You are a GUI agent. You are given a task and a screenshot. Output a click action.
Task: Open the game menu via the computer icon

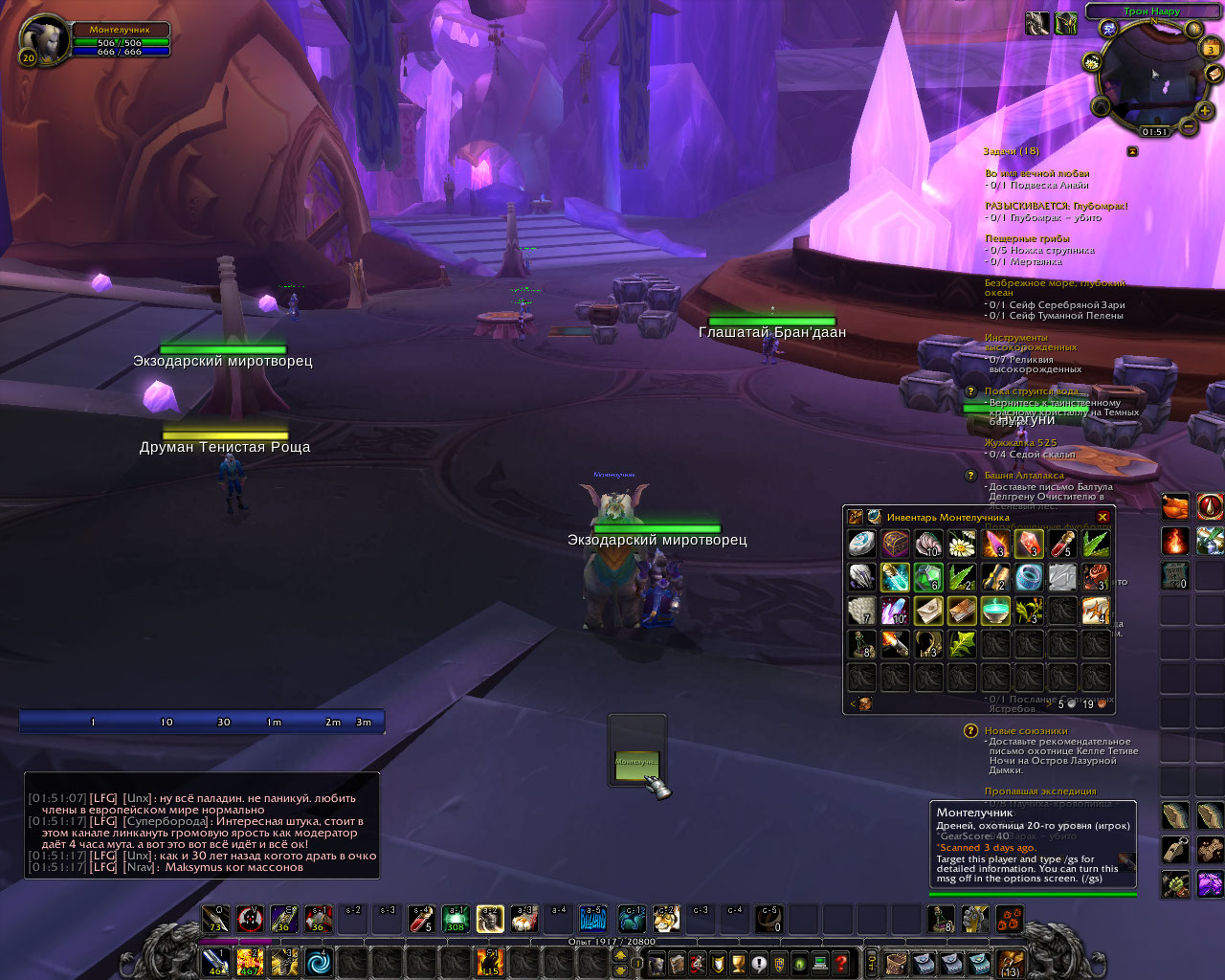tap(820, 963)
